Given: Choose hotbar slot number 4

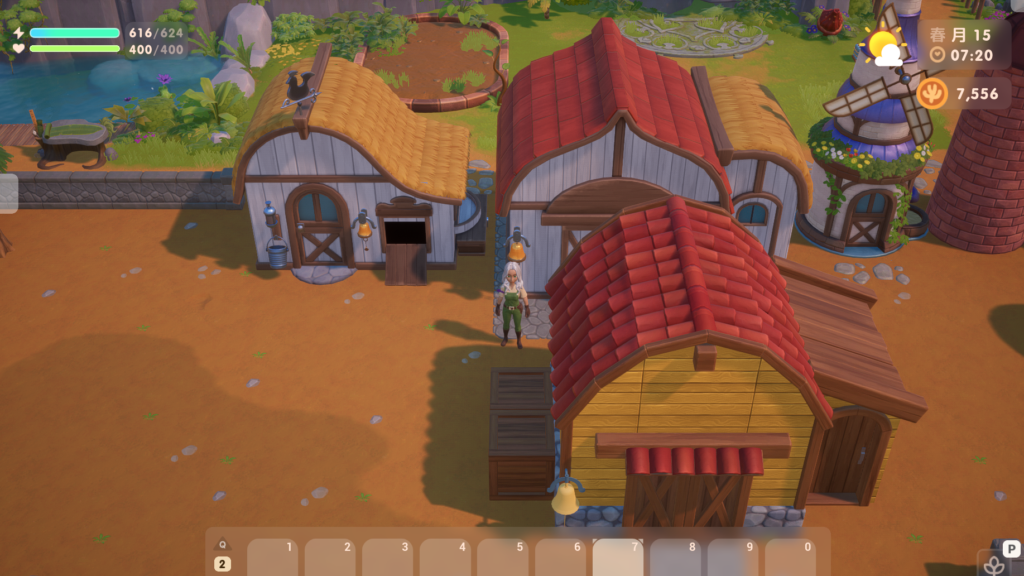Looking at the screenshot, I should tap(445, 558).
